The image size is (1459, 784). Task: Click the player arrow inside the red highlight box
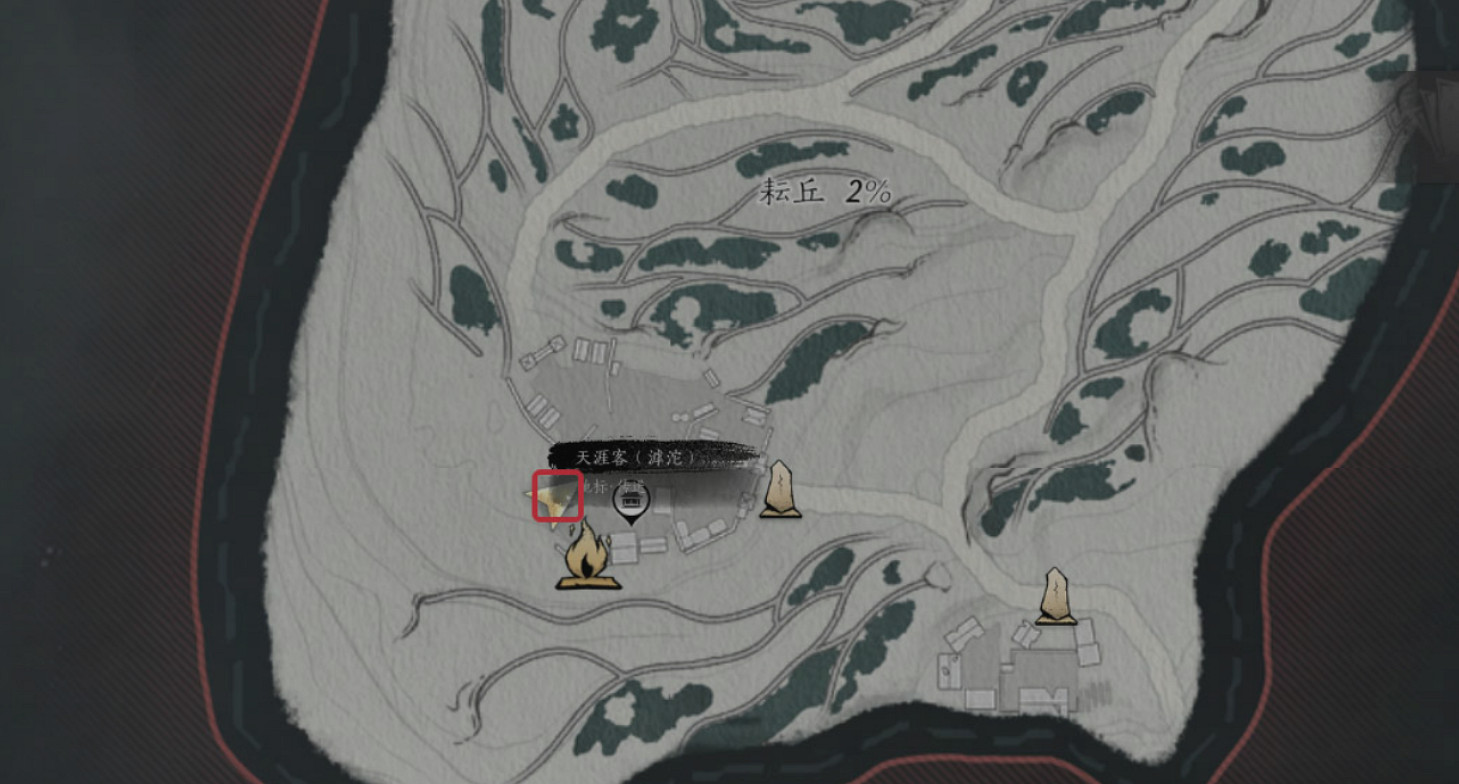tap(556, 498)
